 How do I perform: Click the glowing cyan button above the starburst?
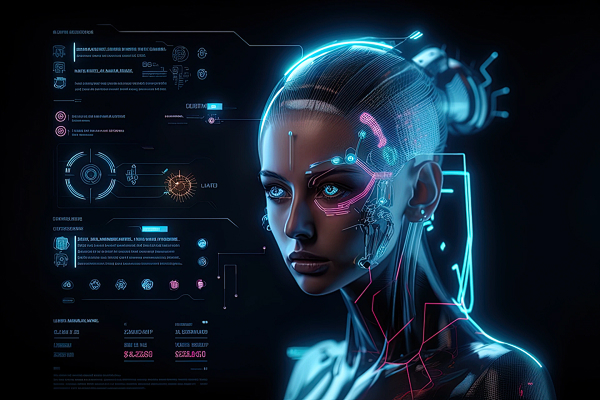[213, 105]
